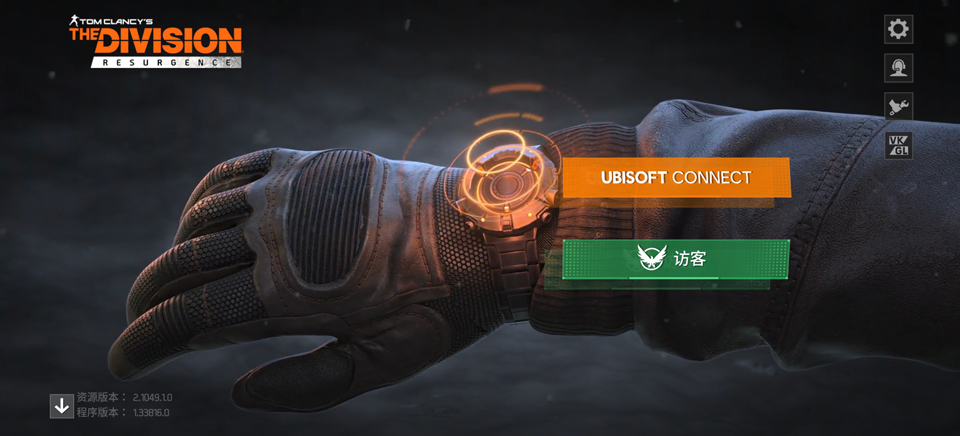960x436 pixels.
Task: Choose the green 访客 guest login
Action: [x=676, y=259]
